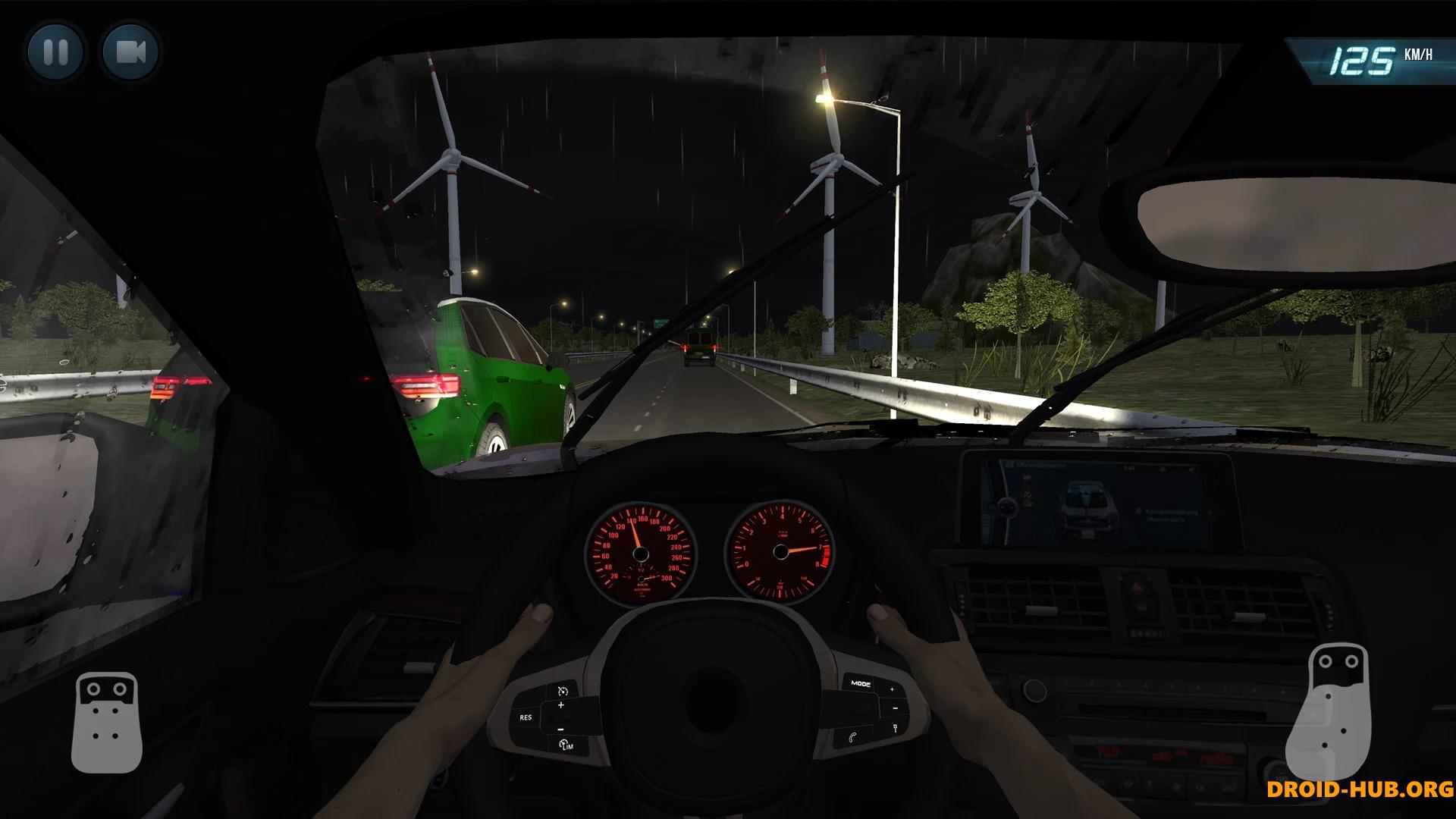Open the MODE selector on the steering wheel
The image size is (1456, 819).
tap(861, 683)
